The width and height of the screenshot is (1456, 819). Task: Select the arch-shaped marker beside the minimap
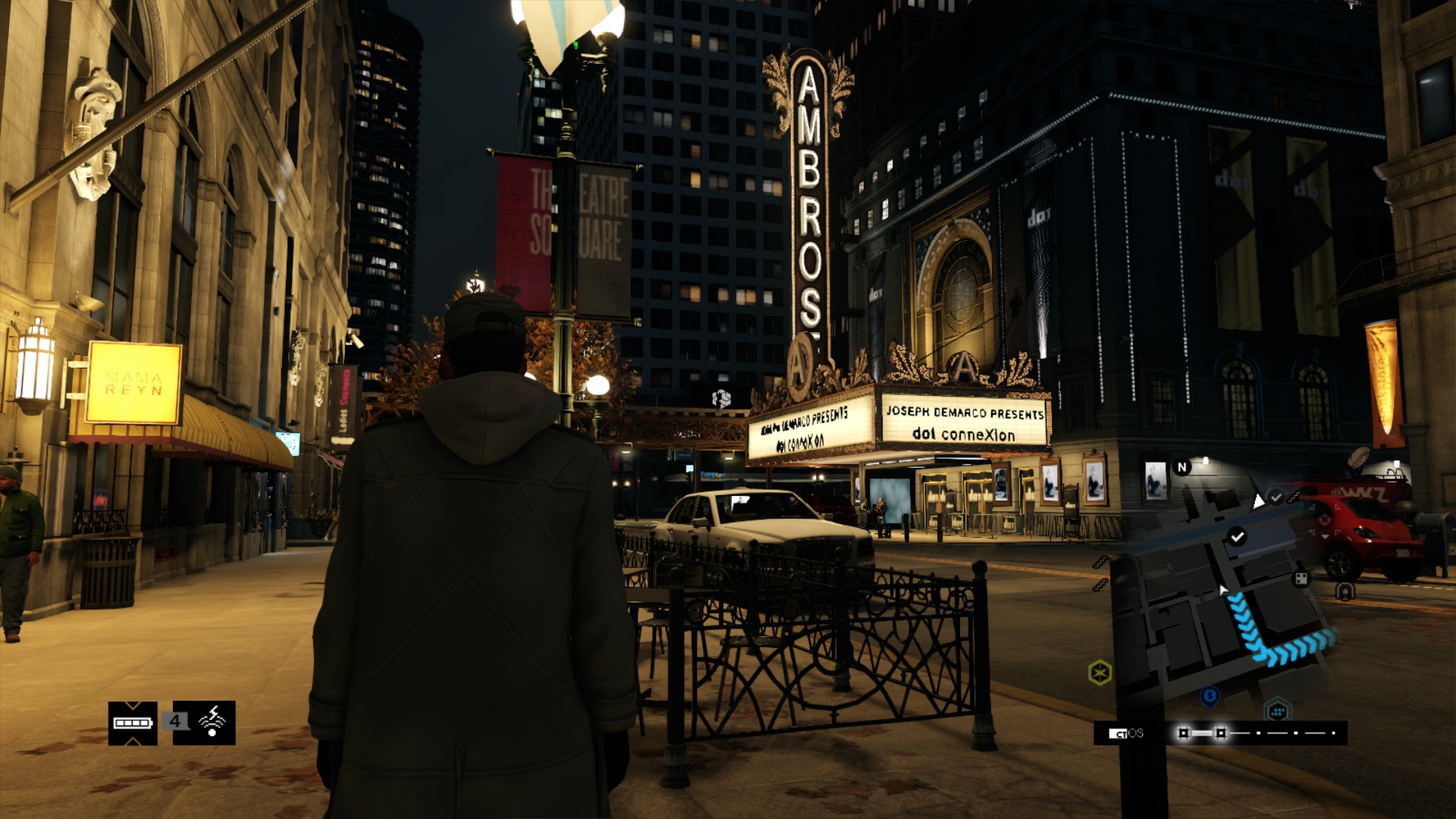click(x=1345, y=591)
